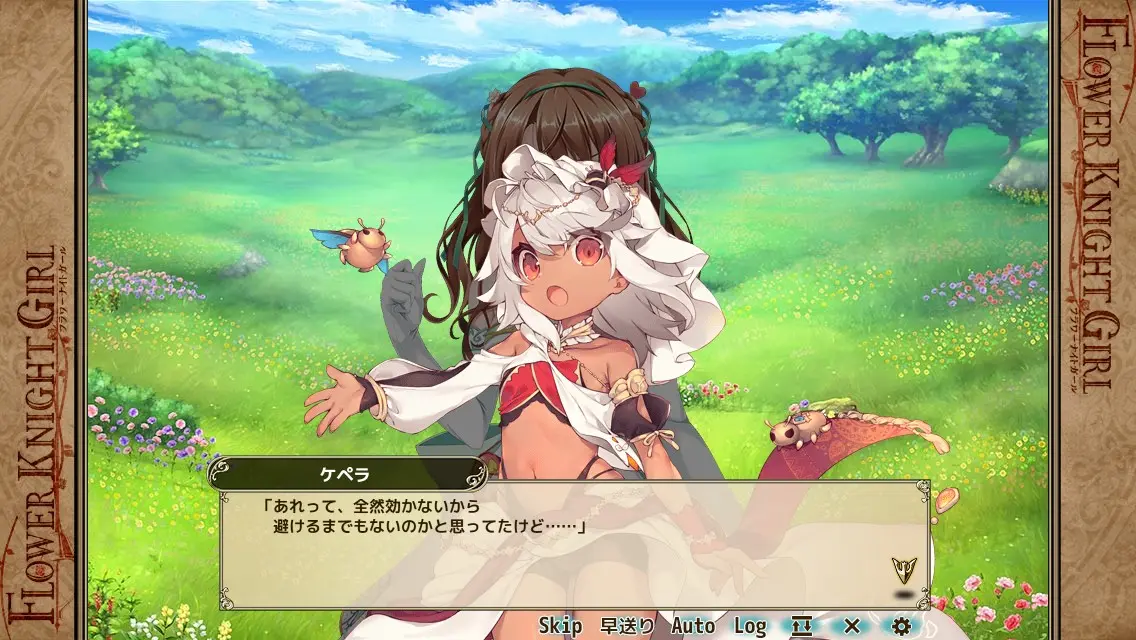The width and height of the screenshot is (1136, 640).
Task: Open settings via the gear icon
Action: (902, 626)
